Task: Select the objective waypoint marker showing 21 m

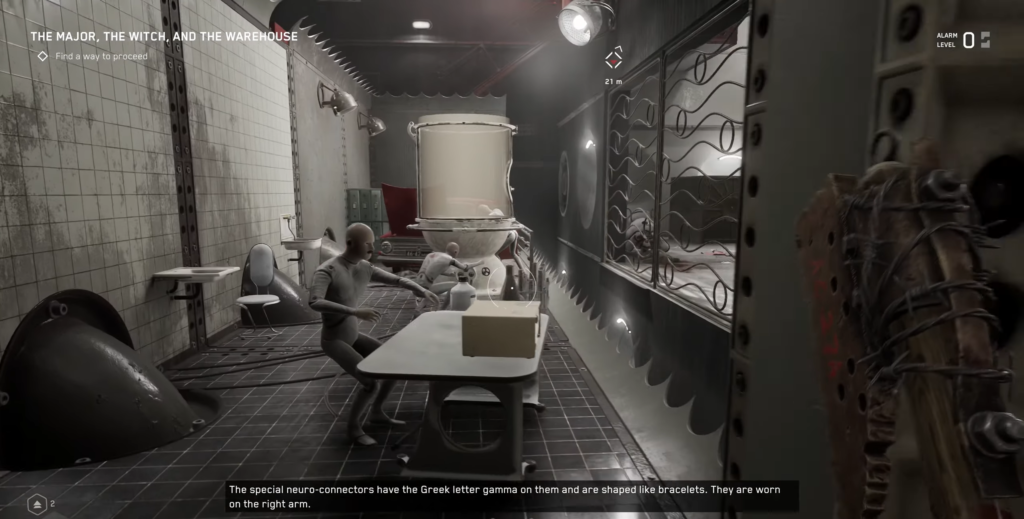Action: [614, 57]
